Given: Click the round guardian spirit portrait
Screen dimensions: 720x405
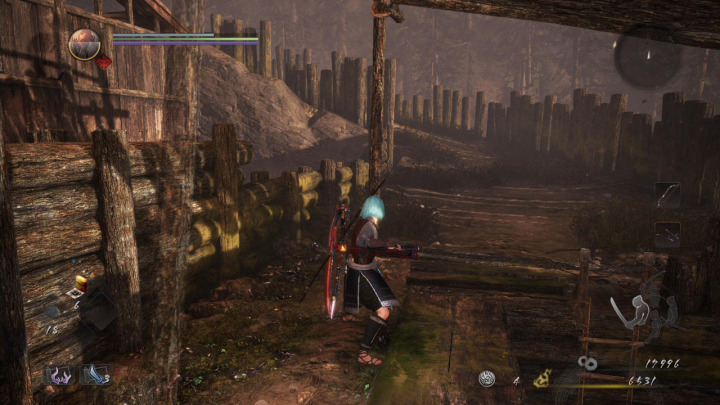Looking at the screenshot, I should click(84, 44).
